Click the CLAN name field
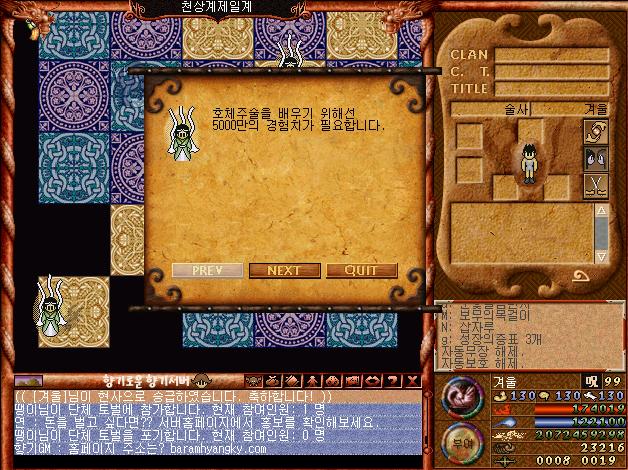Viewport: 628px width, 470px height. click(551, 55)
